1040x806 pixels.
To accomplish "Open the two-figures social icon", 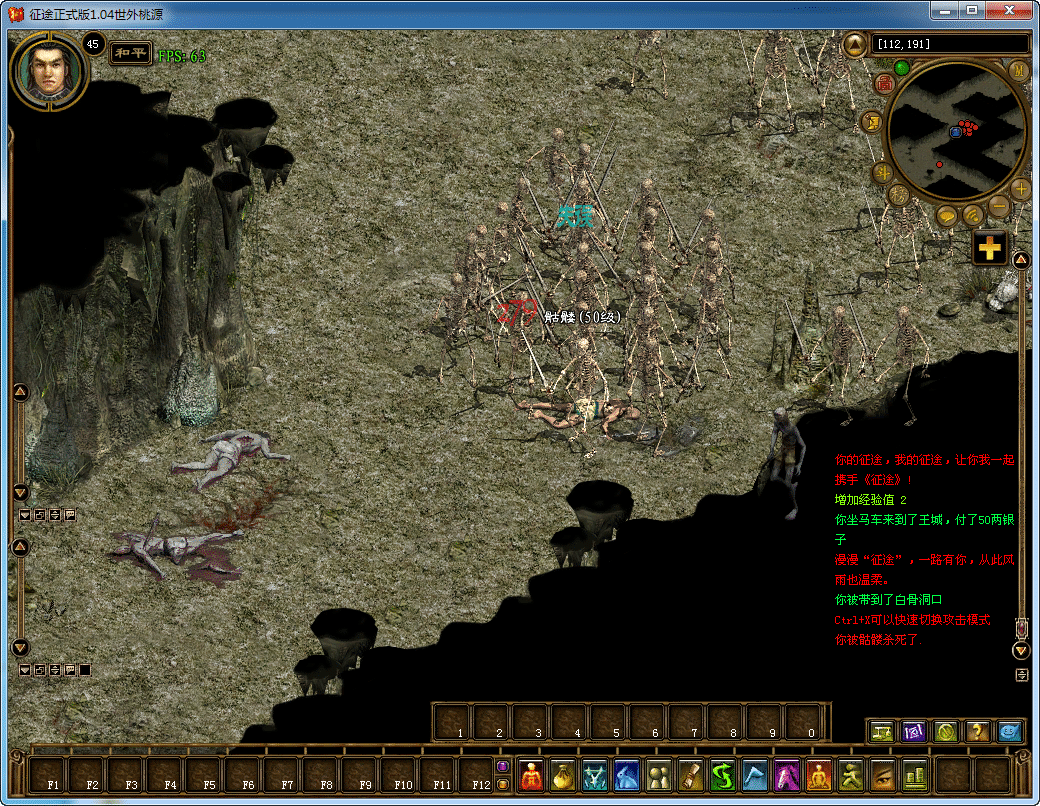I will (659, 776).
